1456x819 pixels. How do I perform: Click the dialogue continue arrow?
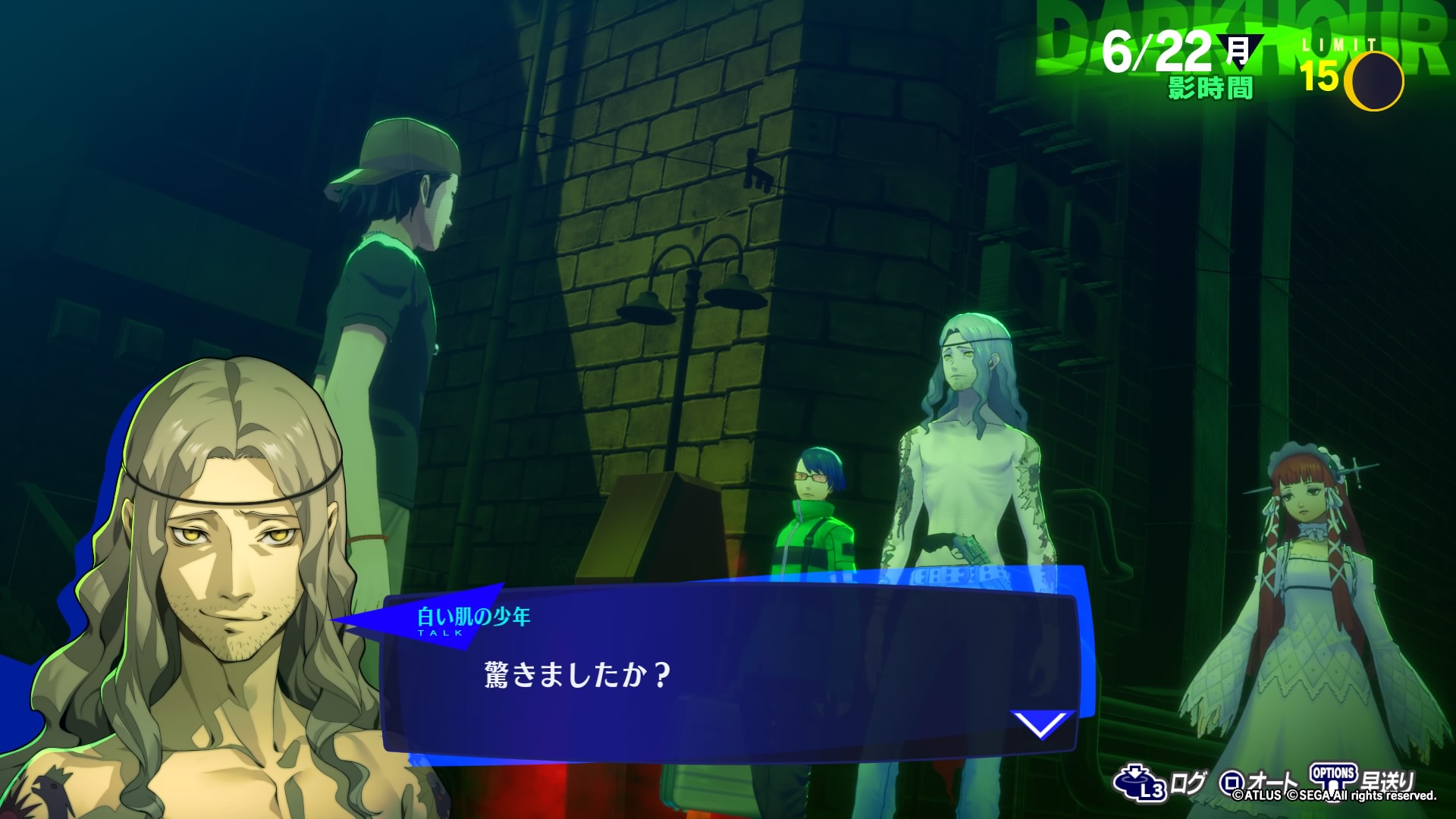(x=1042, y=724)
